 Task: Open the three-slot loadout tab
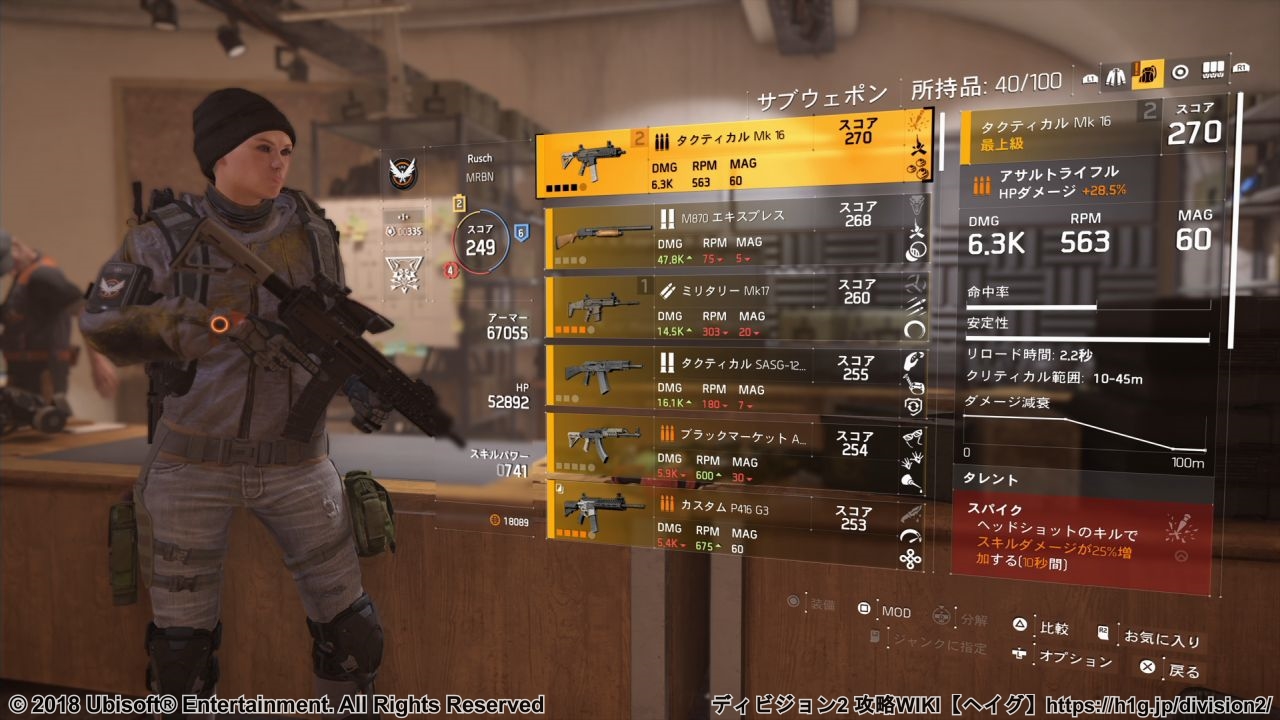point(1212,71)
